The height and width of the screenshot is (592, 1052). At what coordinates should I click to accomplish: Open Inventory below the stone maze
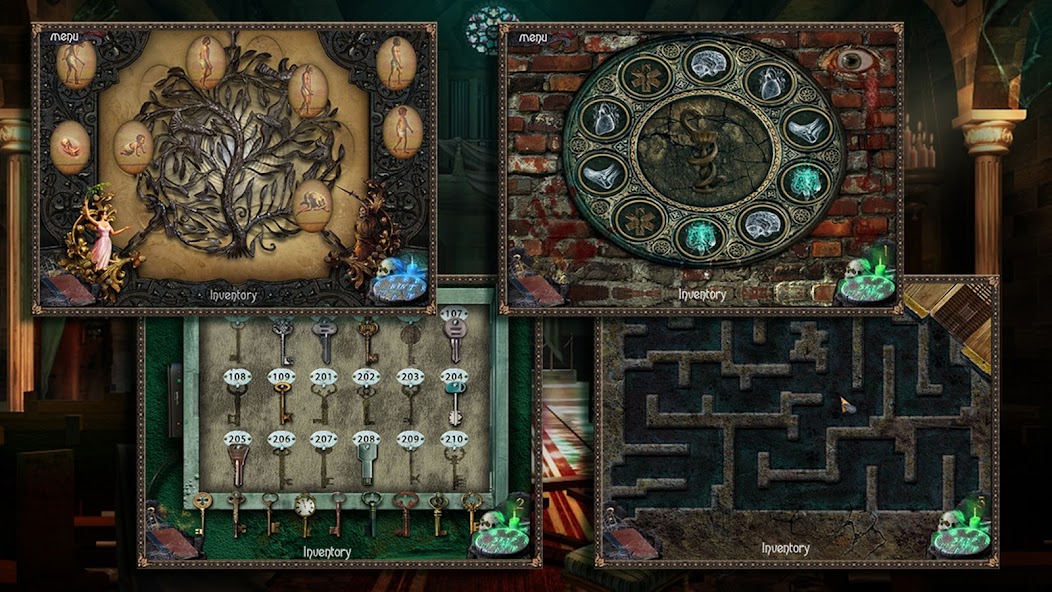pyautogui.click(x=785, y=548)
